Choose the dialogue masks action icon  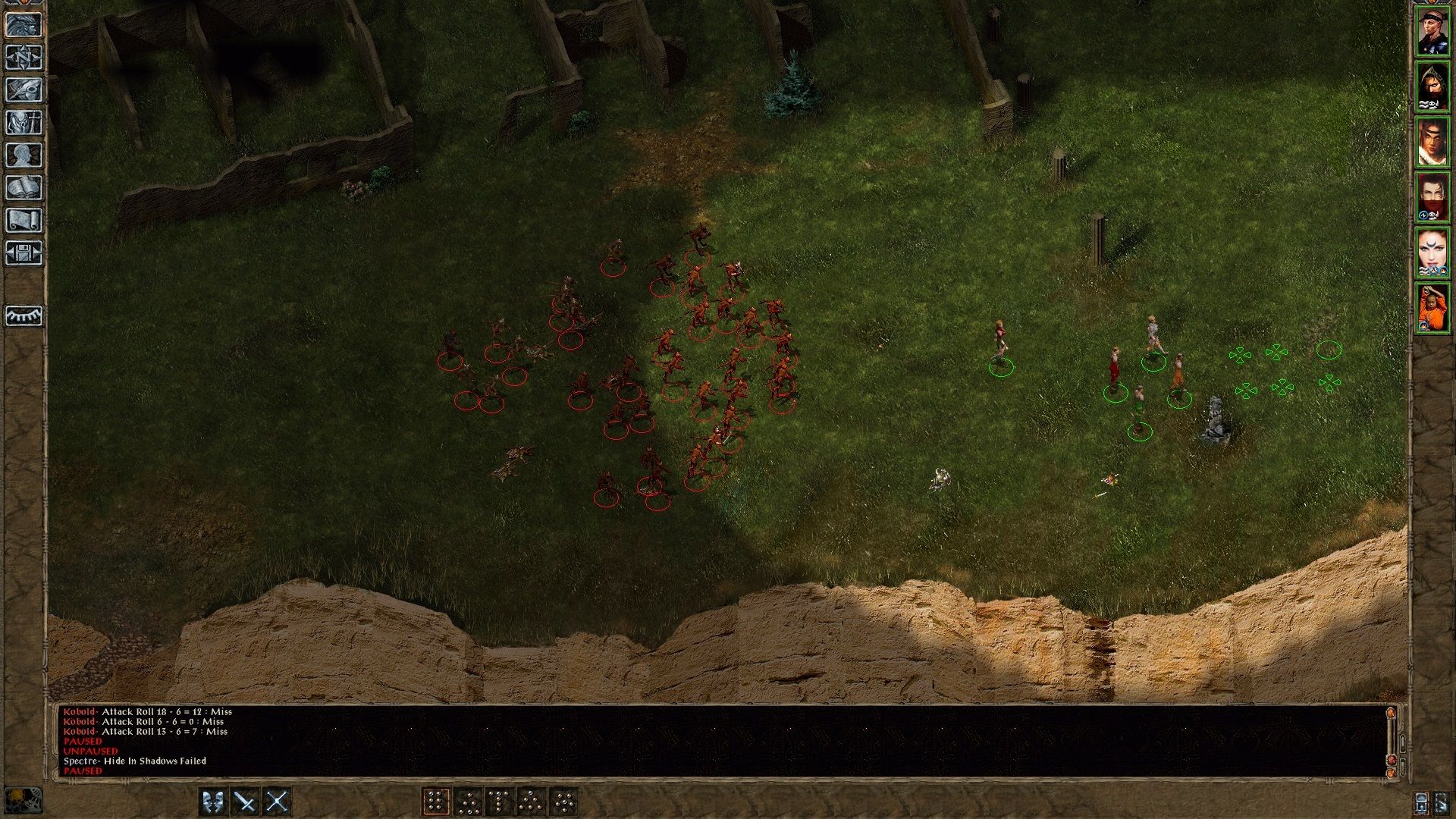[x=212, y=802]
